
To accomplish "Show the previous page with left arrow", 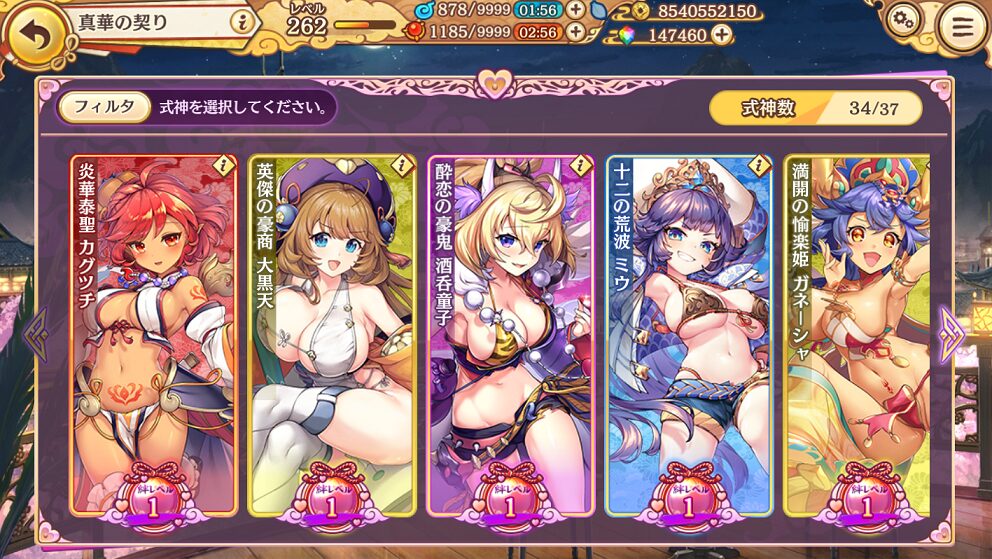I will 36,335.
